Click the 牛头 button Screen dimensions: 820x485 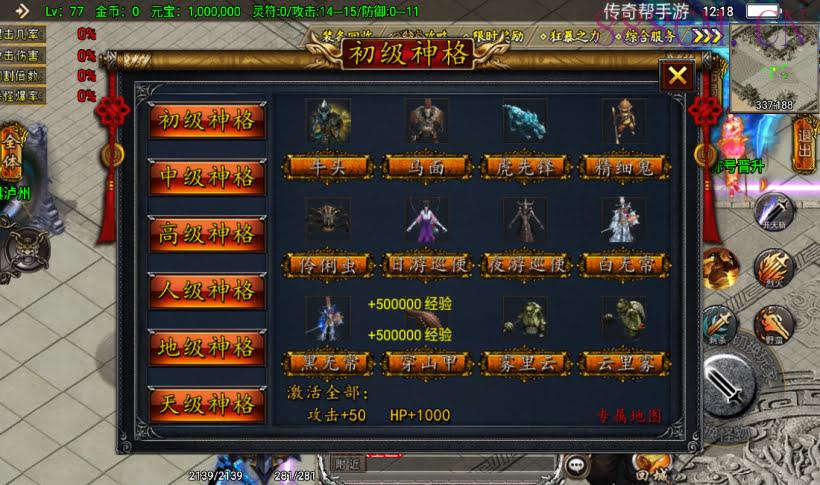[328, 167]
